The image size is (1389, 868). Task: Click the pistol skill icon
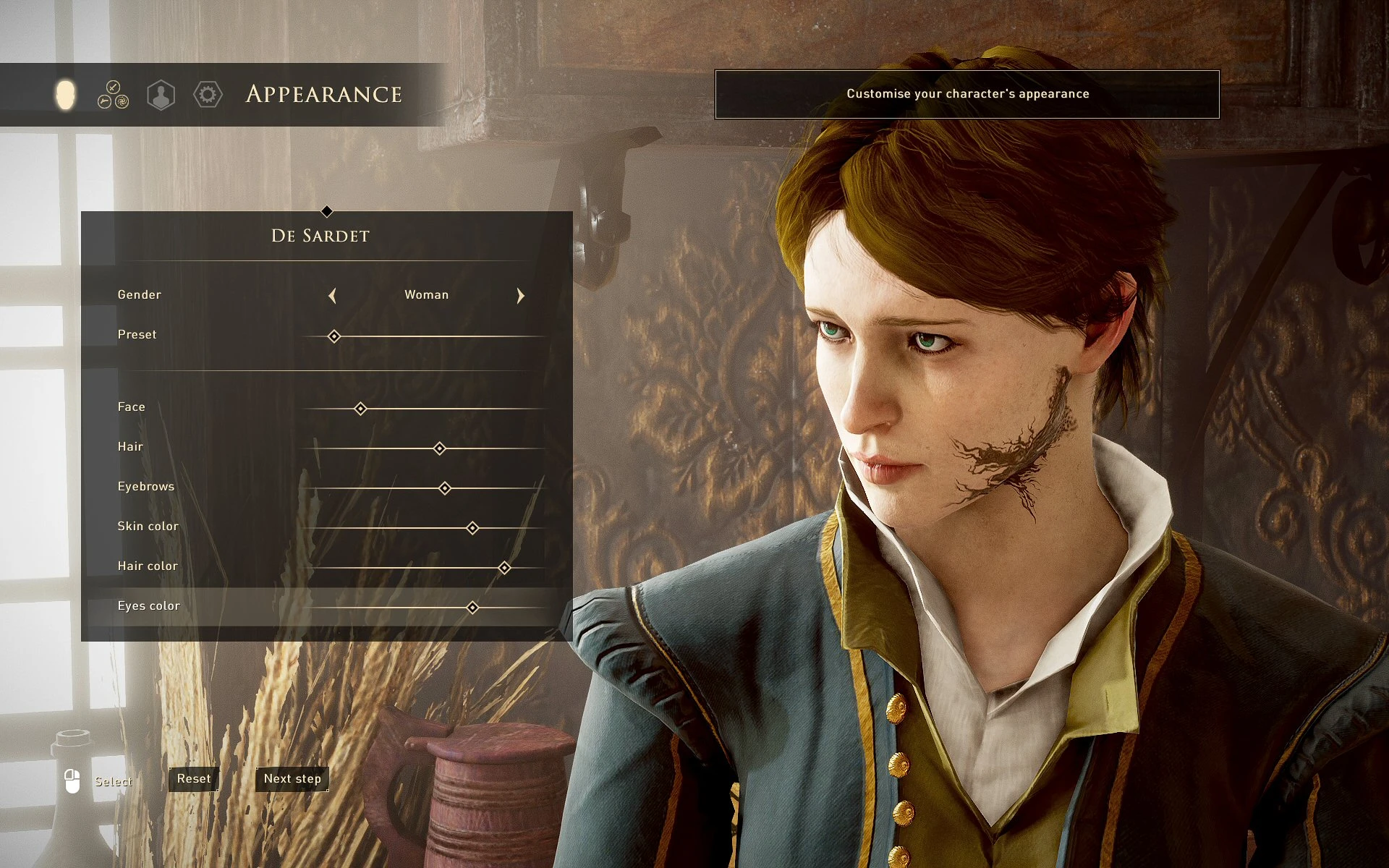click(104, 101)
